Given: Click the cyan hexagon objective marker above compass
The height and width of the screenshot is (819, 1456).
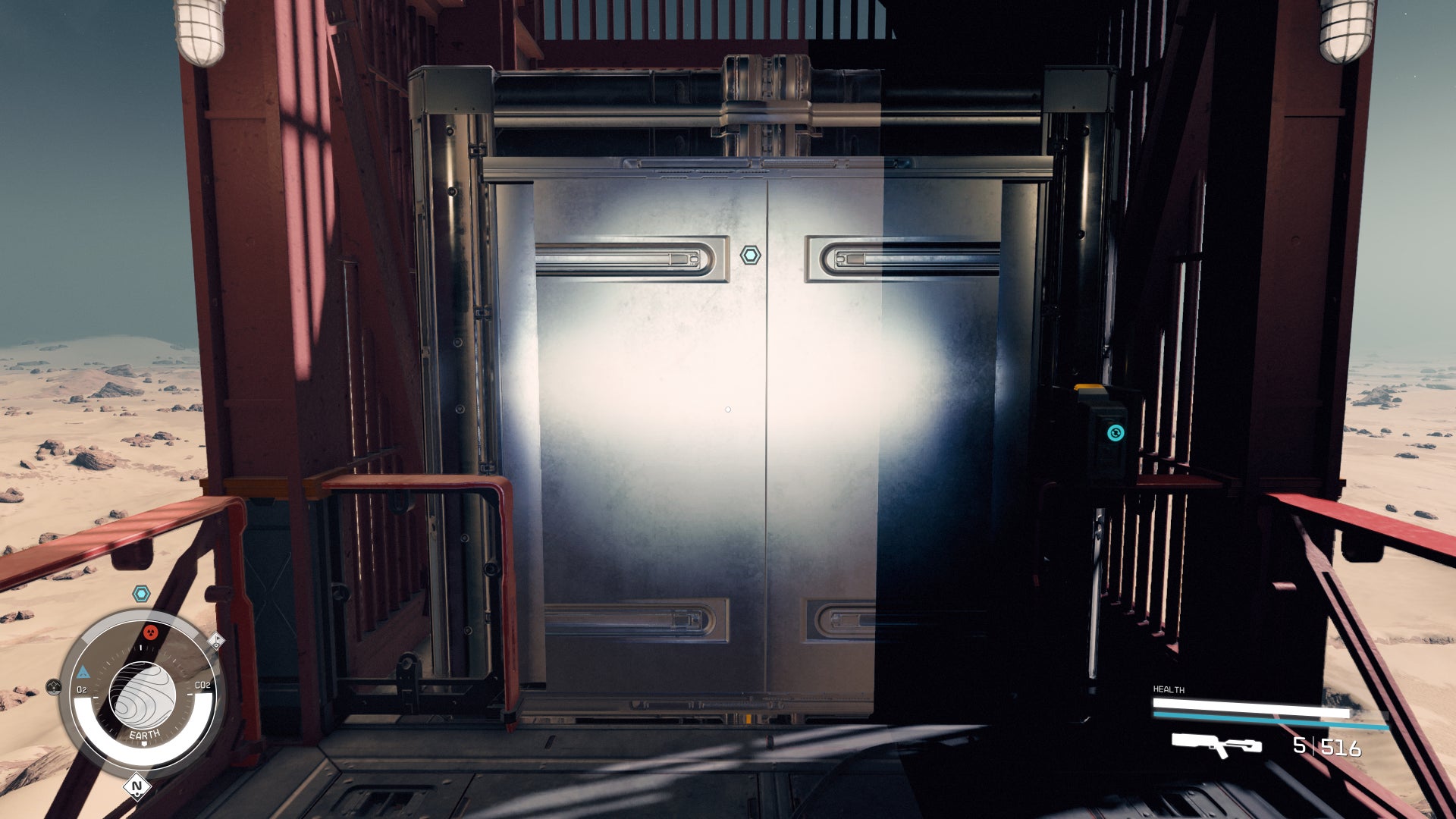Looking at the screenshot, I should [x=140, y=594].
